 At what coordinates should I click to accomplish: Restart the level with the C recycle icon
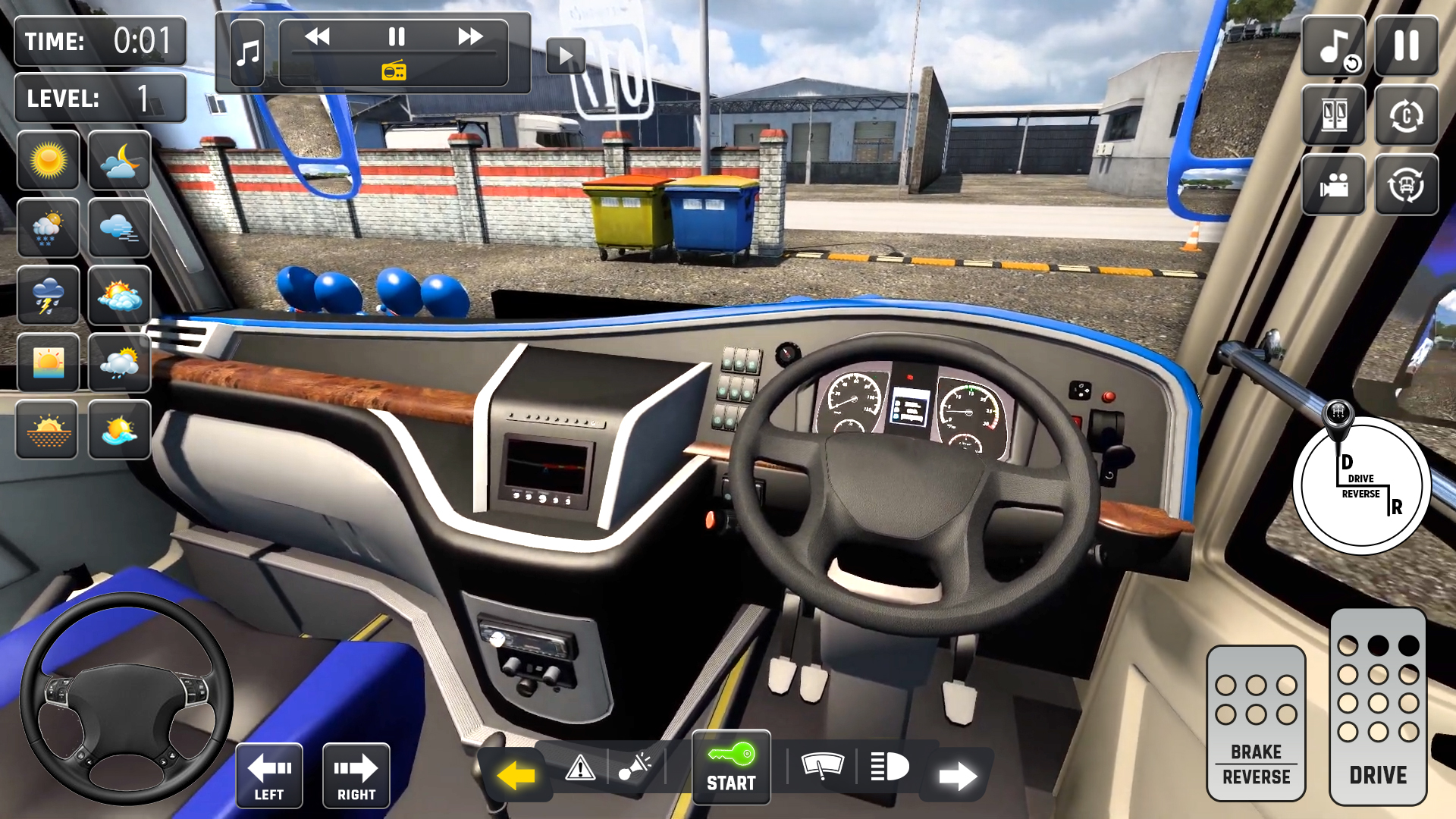coord(1407,115)
